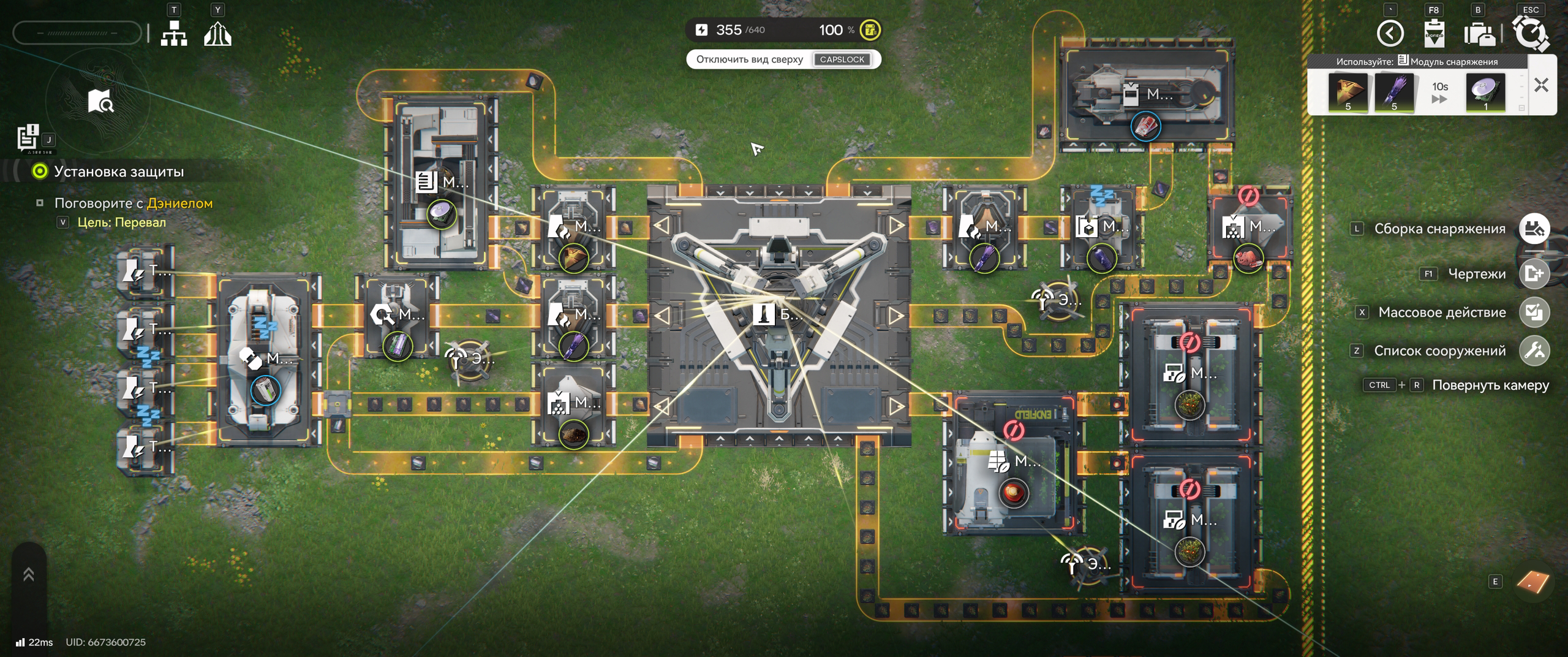
Task: Select the orange tile icon at bottom right
Action: coord(1532,582)
